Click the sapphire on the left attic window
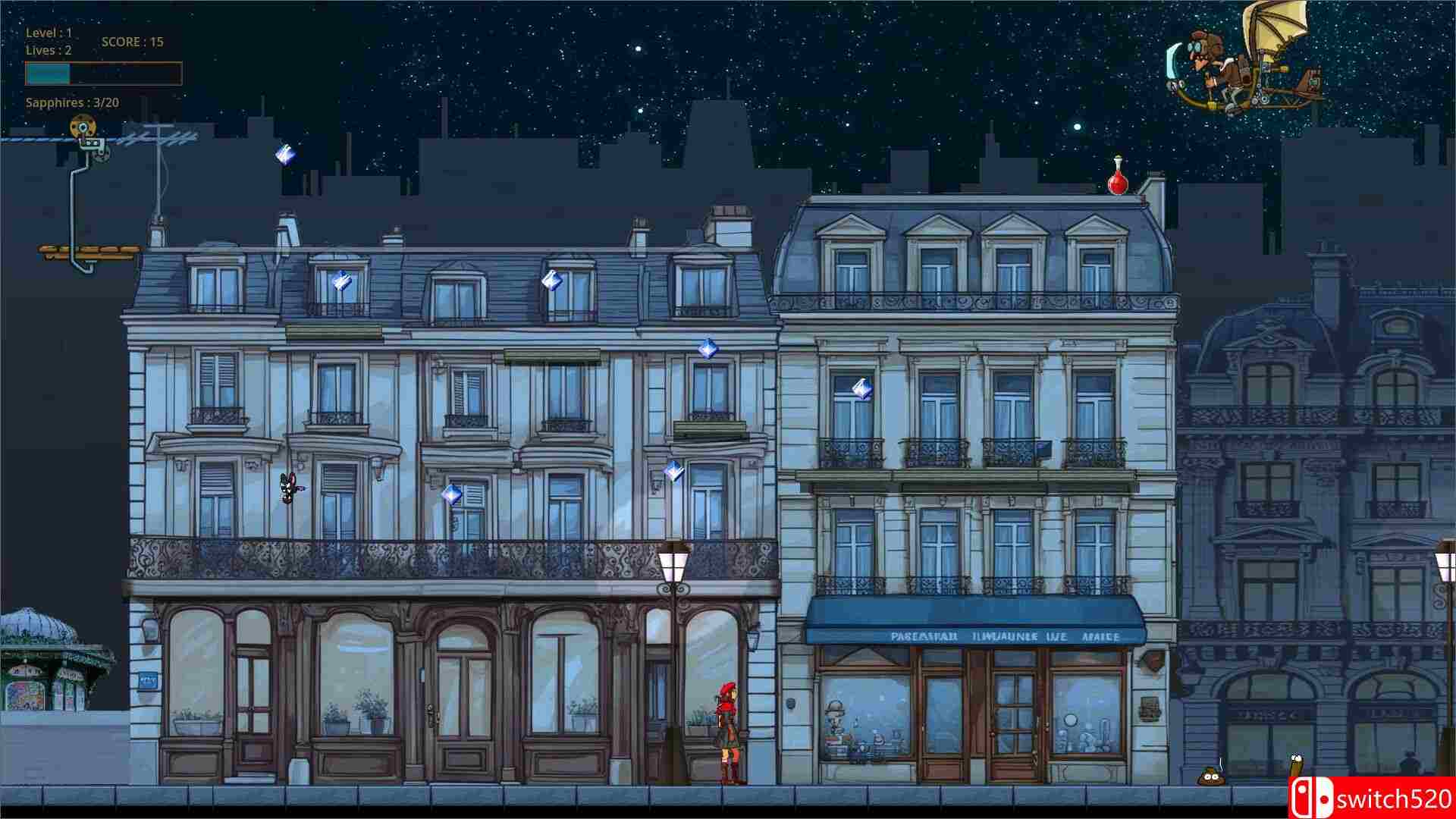This screenshot has width=1456, height=819. click(341, 283)
